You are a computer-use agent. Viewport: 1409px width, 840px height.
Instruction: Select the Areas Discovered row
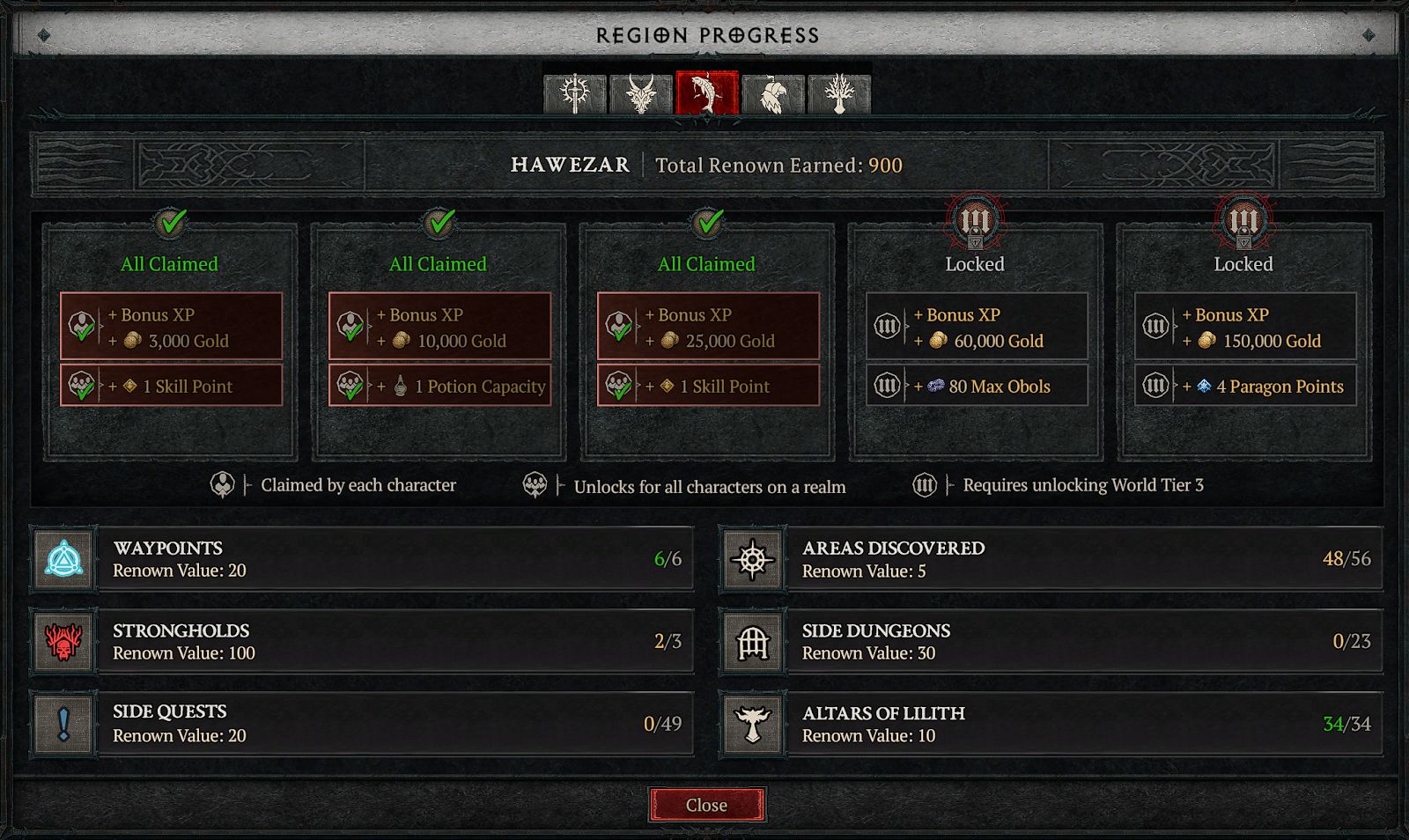click(1051, 559)
